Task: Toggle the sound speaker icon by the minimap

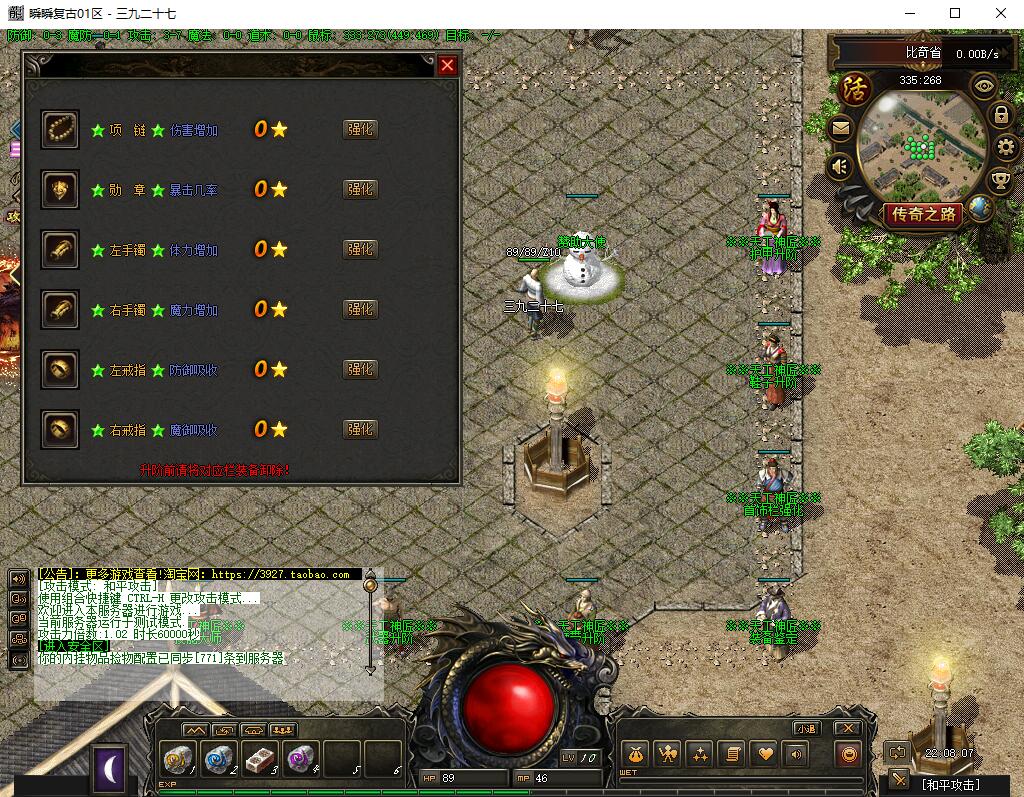Action: point(840,166)
